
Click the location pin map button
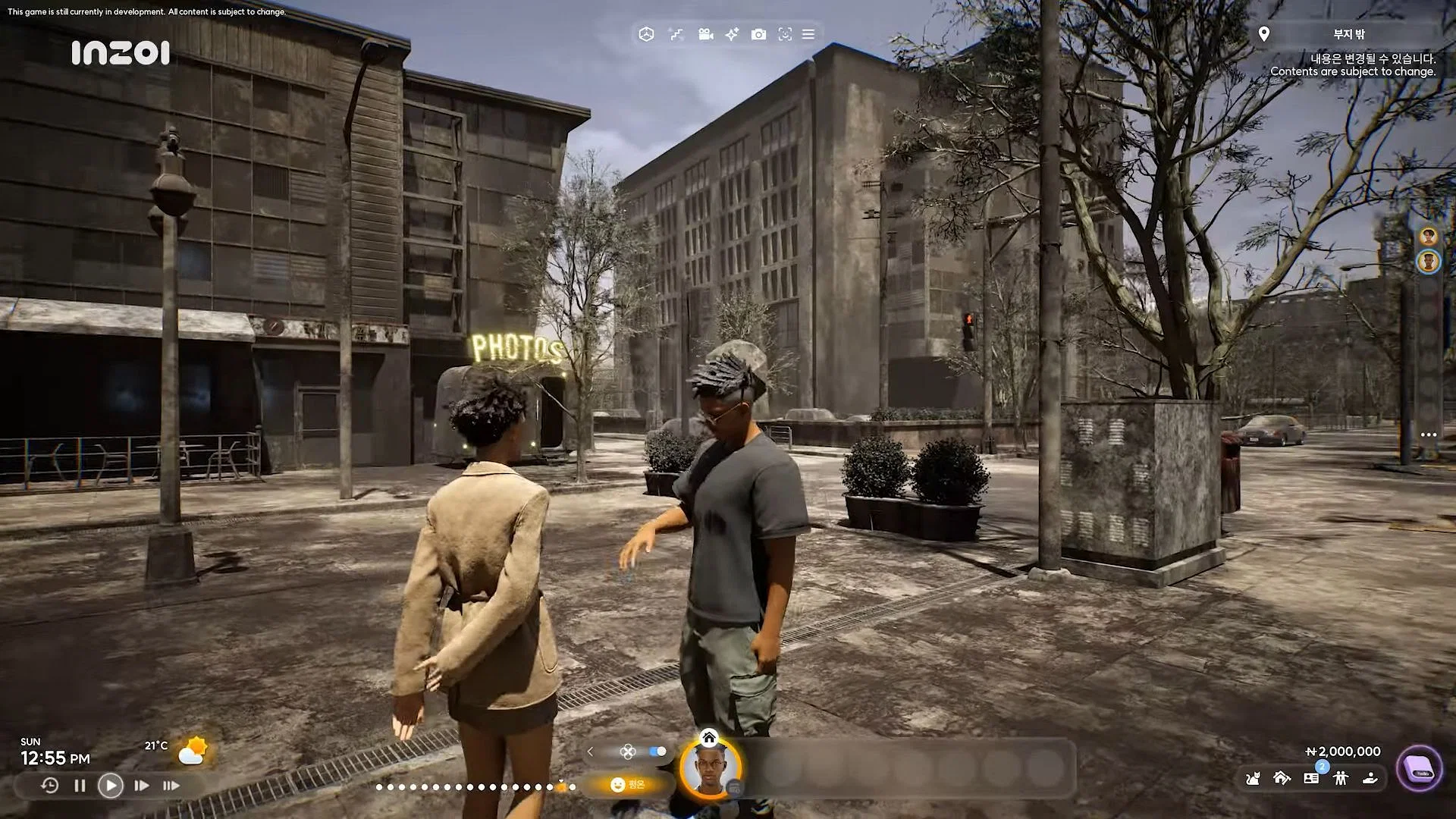tap(1263, 34)
